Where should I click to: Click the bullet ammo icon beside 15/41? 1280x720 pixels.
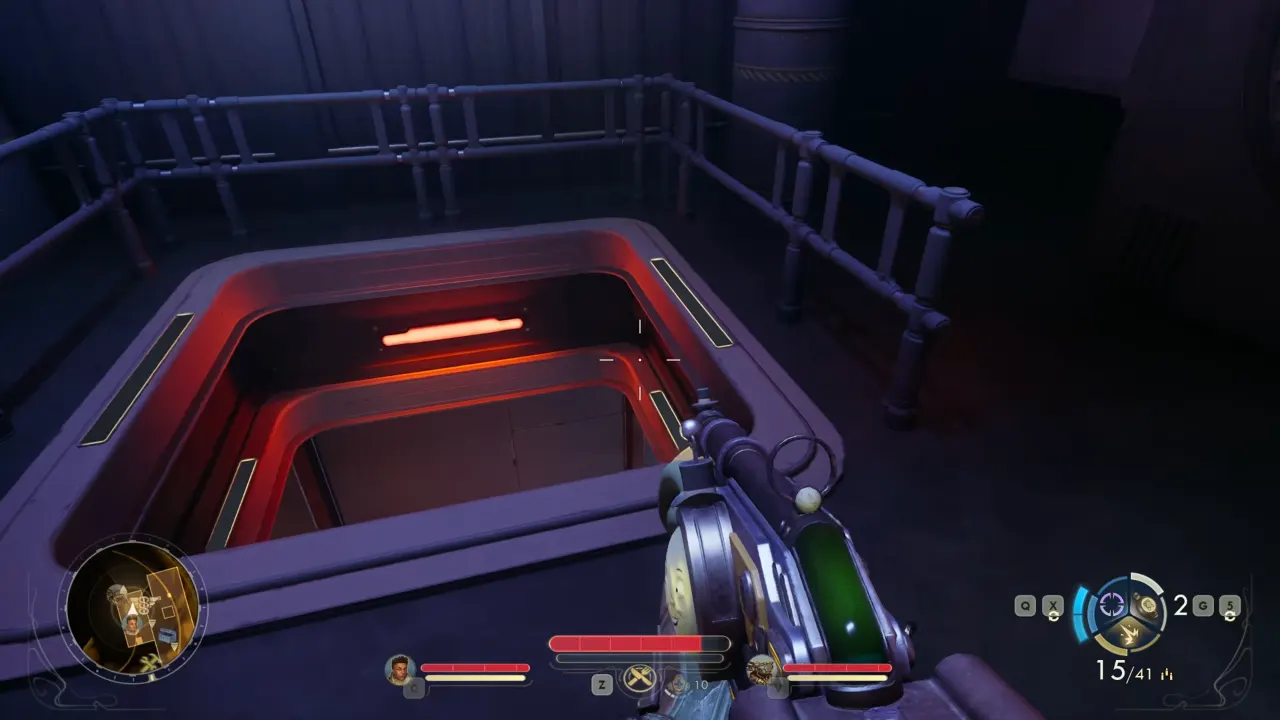point(1166,672)
